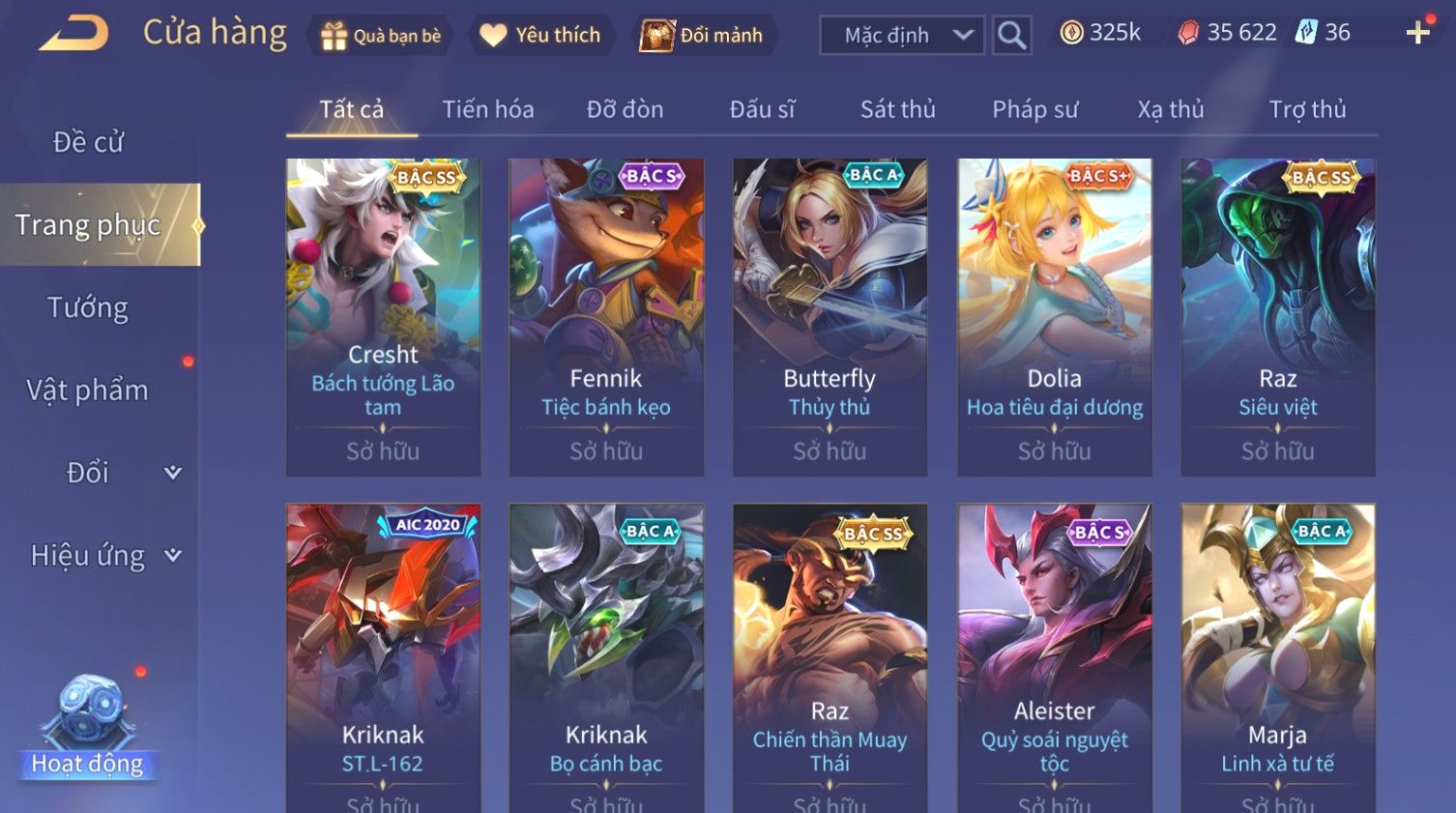
Task: Add currency with the plus button
Action: point(1417,33)
